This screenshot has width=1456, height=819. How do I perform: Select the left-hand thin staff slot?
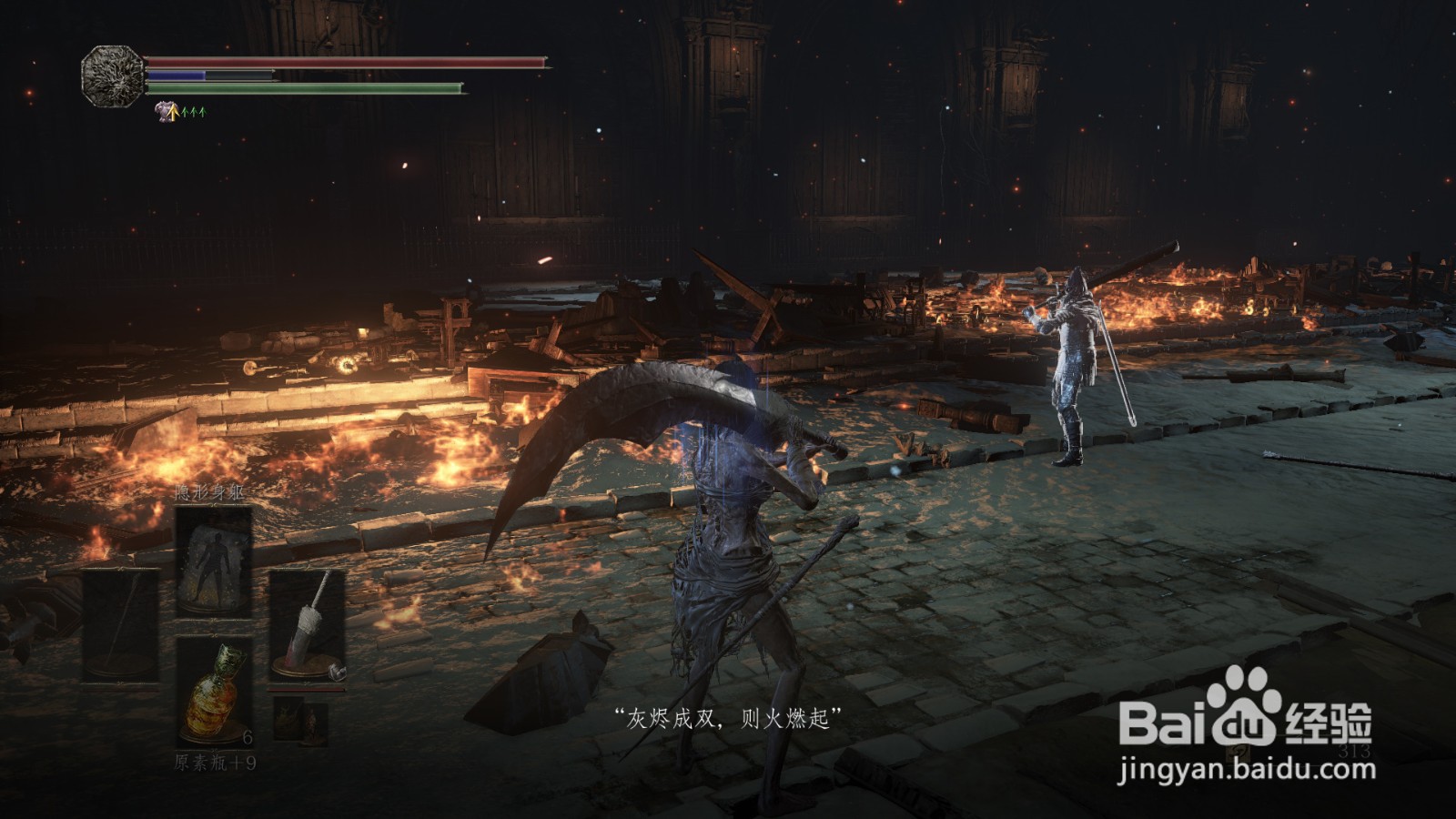point(120,625)
